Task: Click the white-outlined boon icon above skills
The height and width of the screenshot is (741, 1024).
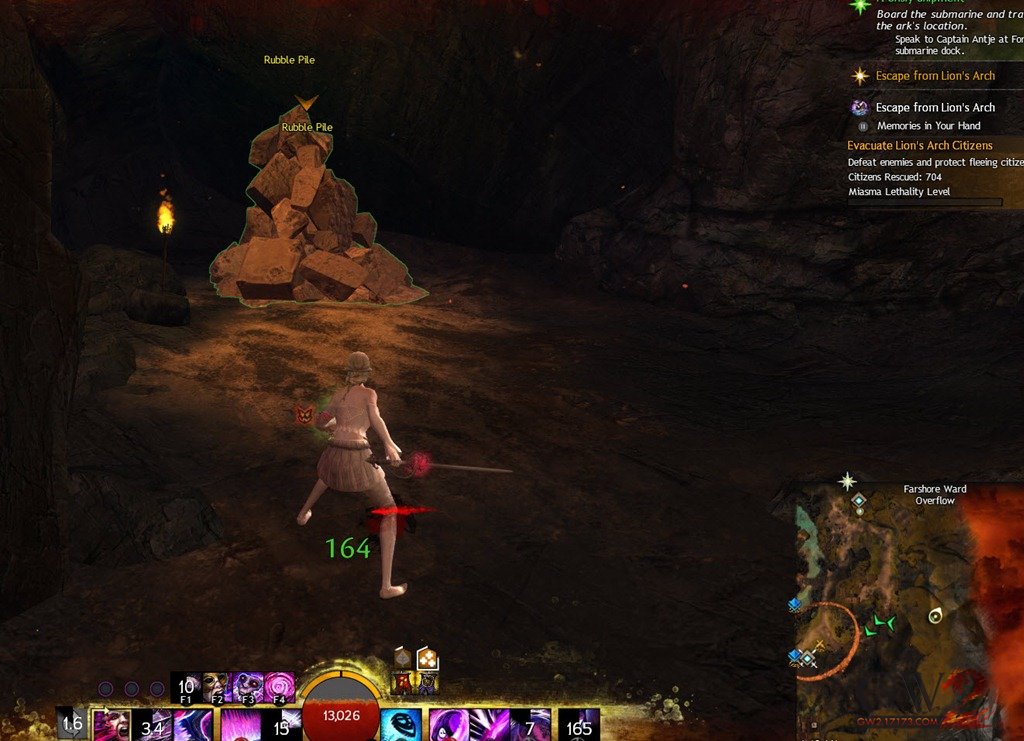Action: pos(427,658)
